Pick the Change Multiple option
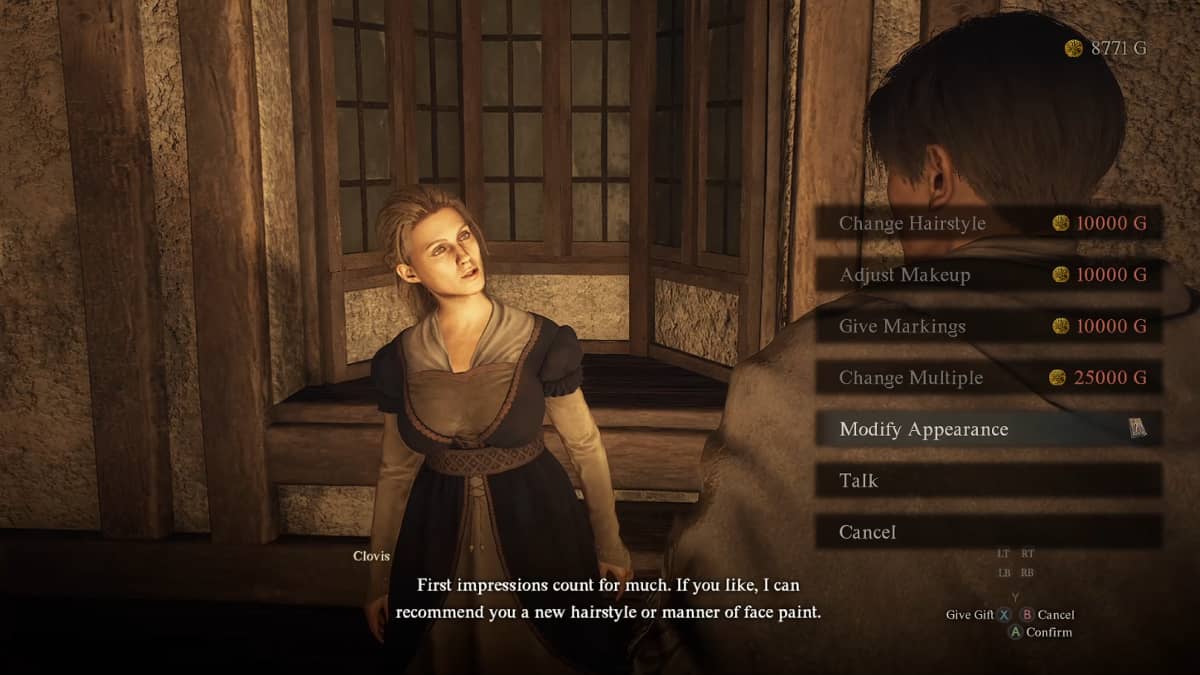The height and width of the screenshot is (675, 1200). pyautogui.click(x=988, y=378)
